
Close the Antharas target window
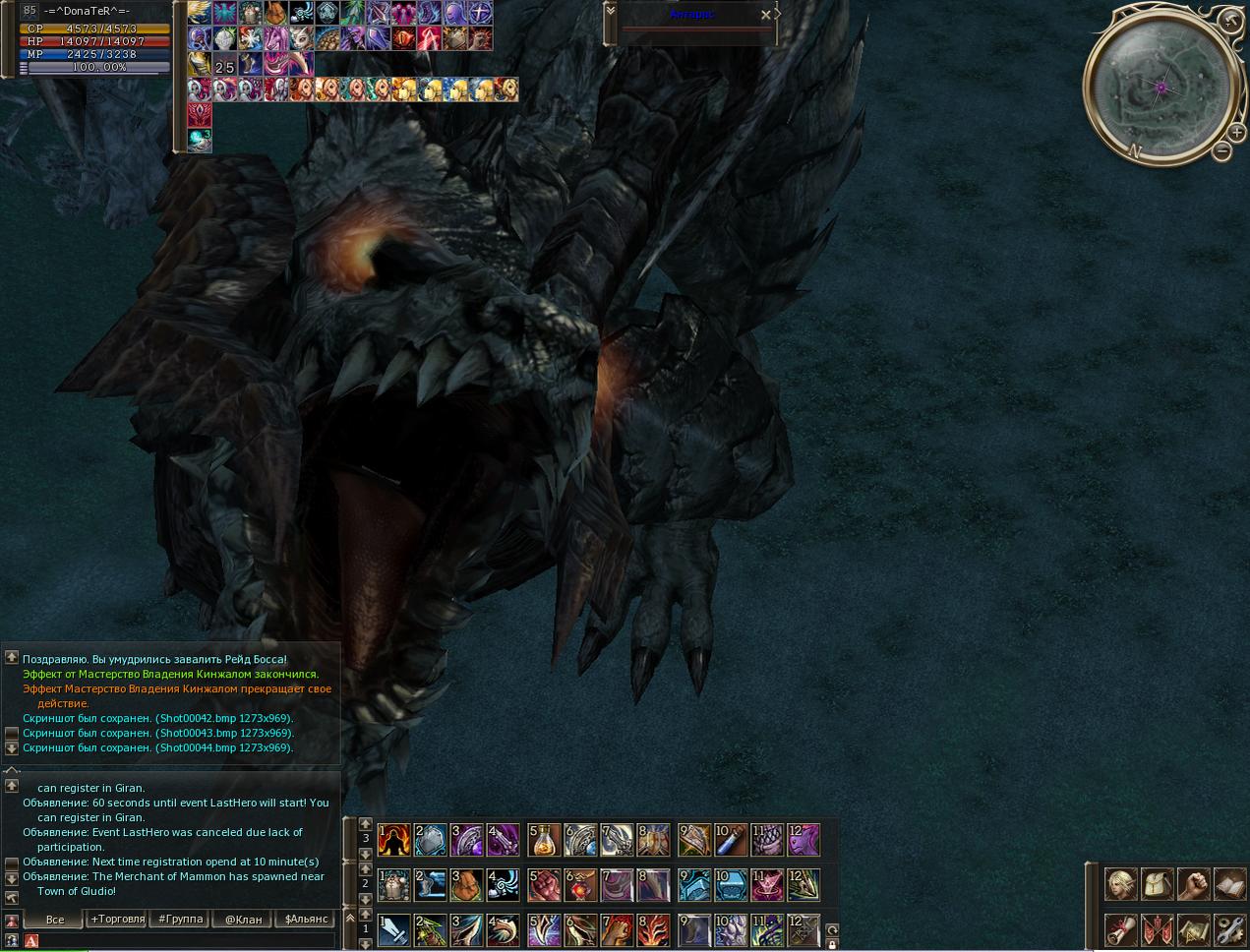(x=766, y=15)
